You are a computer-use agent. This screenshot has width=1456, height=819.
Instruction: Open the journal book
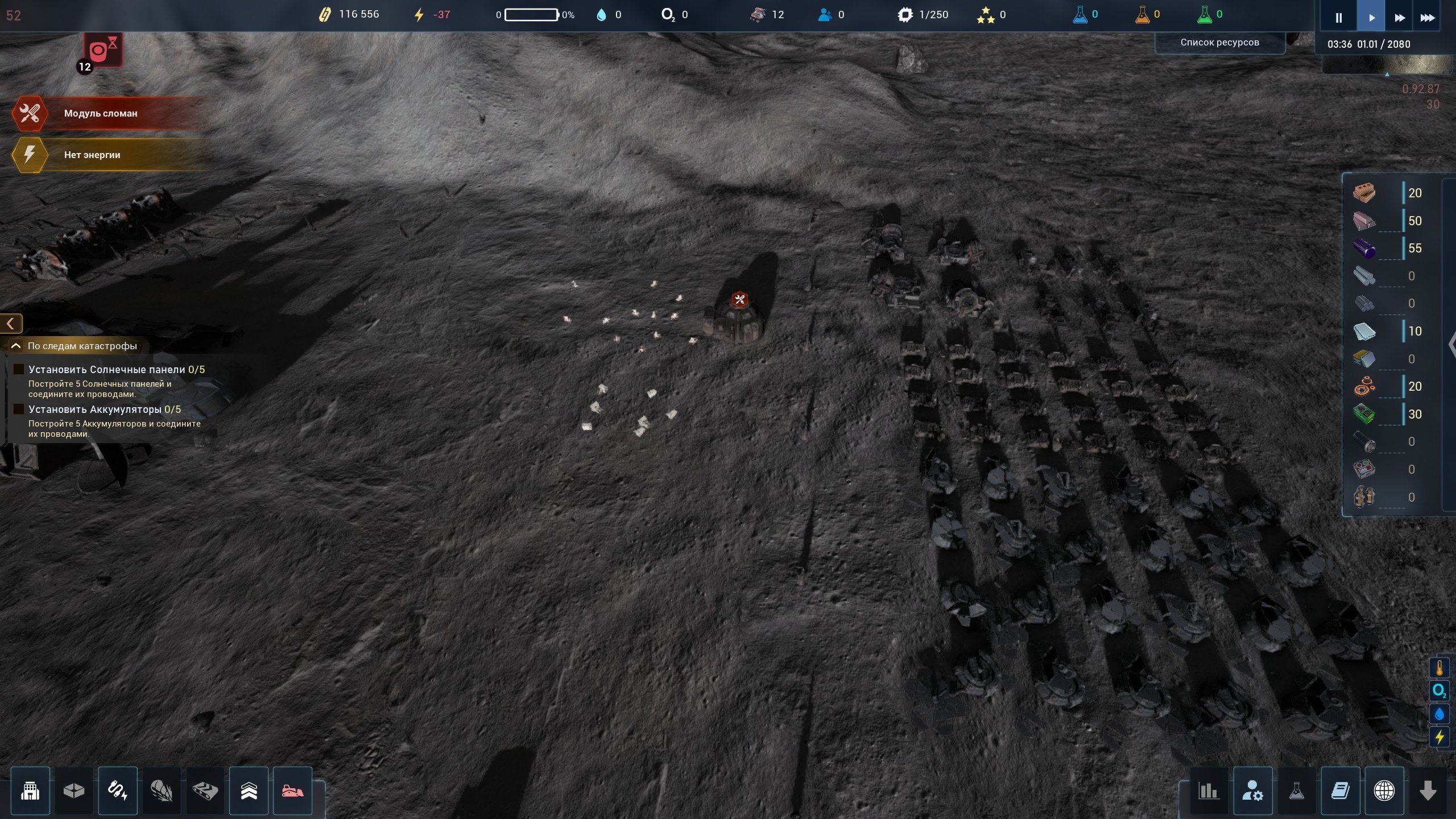[1340, 791]
